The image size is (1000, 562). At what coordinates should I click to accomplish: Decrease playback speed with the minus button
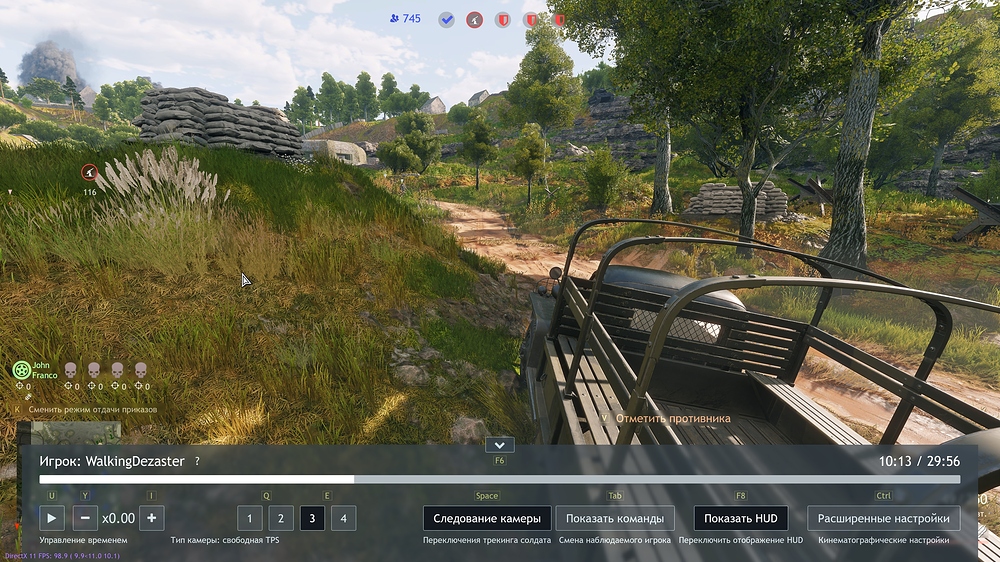[85, 518]
